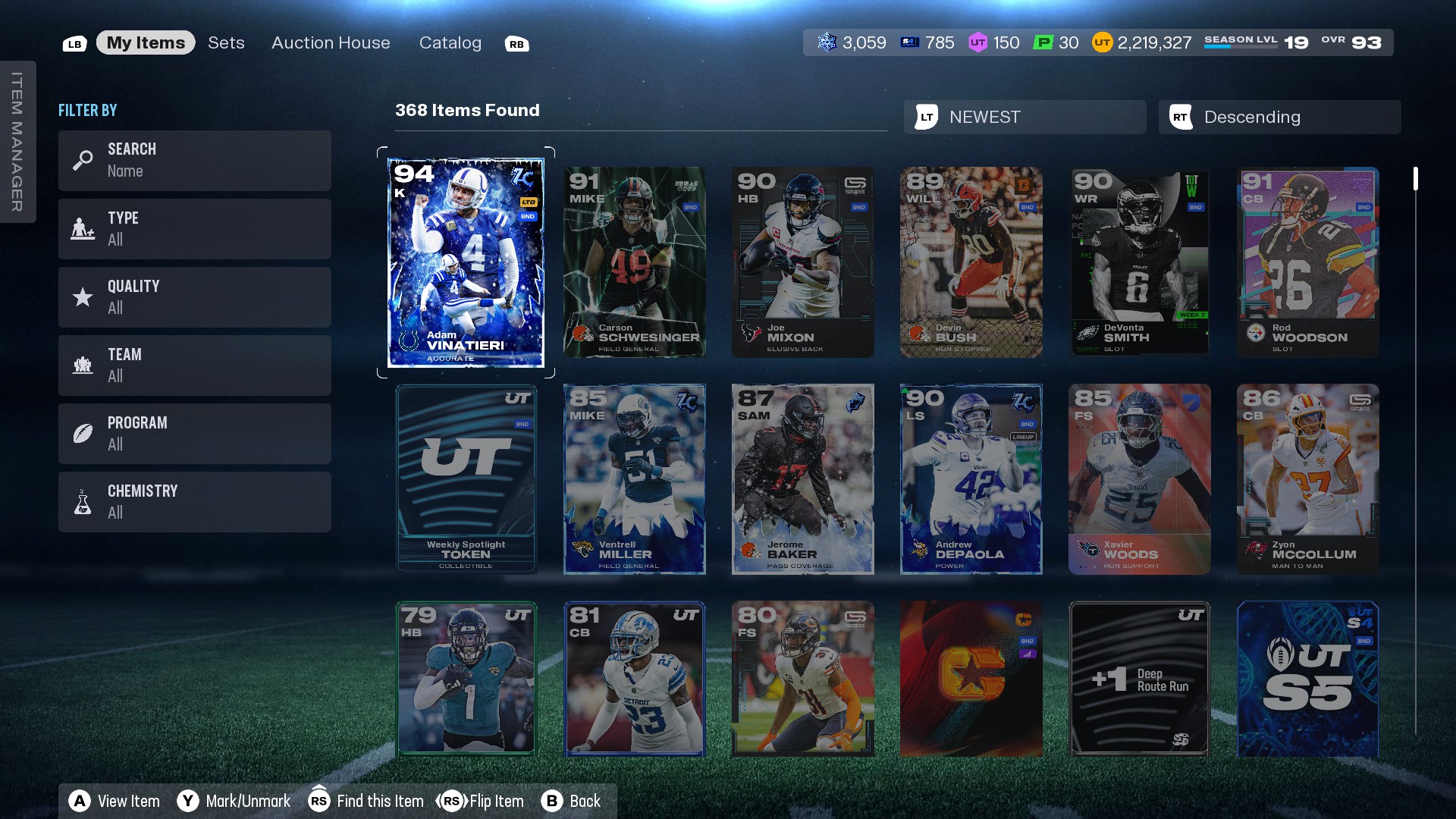Choose the Deep Route Run item
This screenshot has width=1456, height=819.
pos(1139,679)
